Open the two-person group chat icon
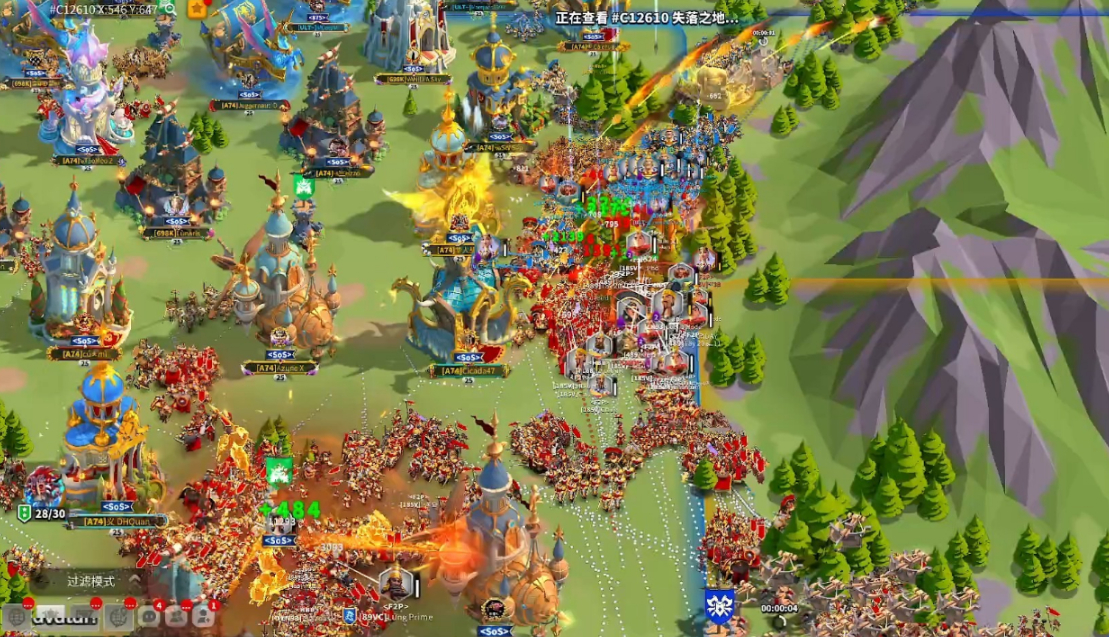Image resolution: width=1109 pixels, height=637 pixels. (176, 616)
